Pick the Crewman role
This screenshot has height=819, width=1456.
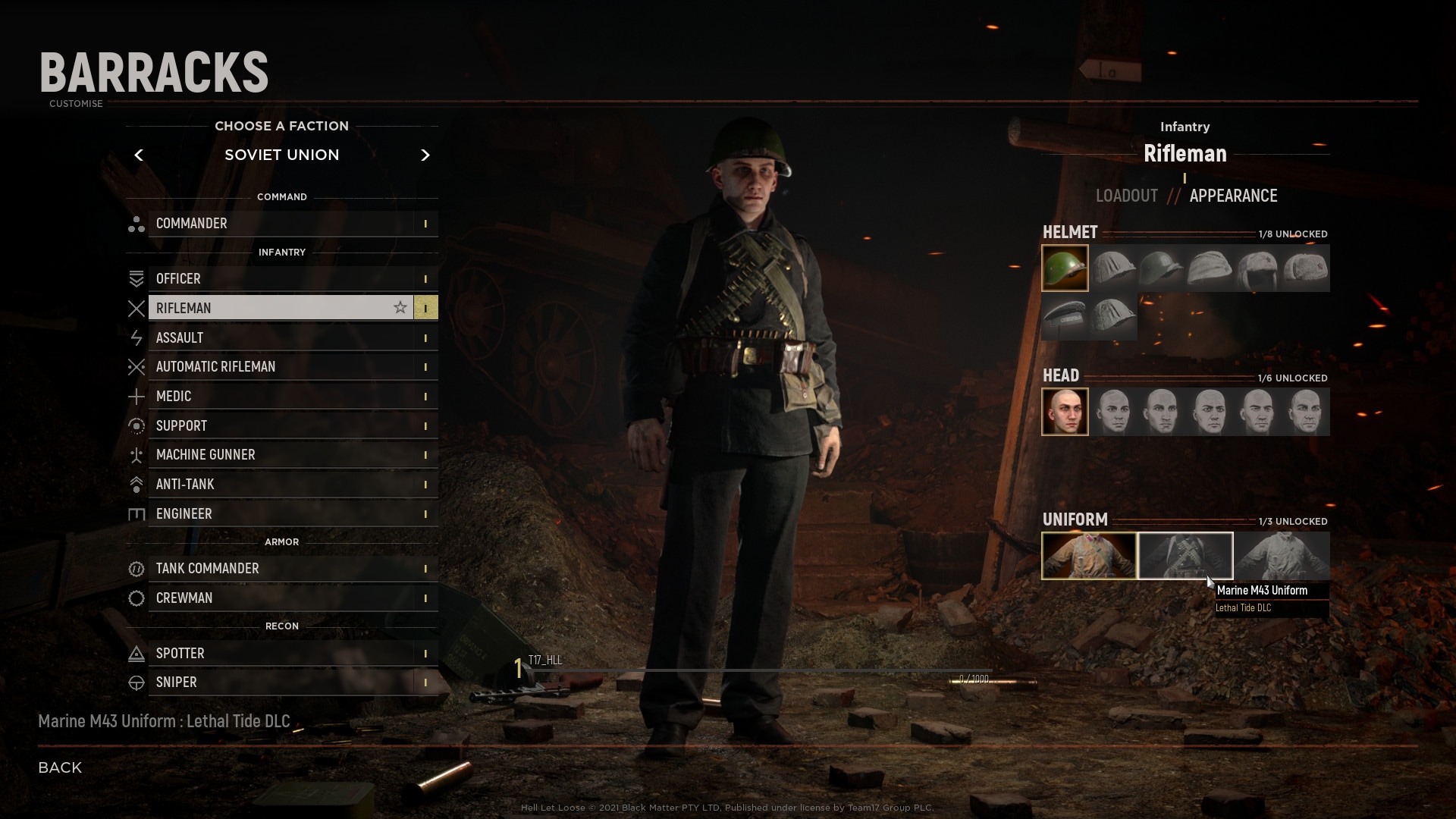coord(282,598)
